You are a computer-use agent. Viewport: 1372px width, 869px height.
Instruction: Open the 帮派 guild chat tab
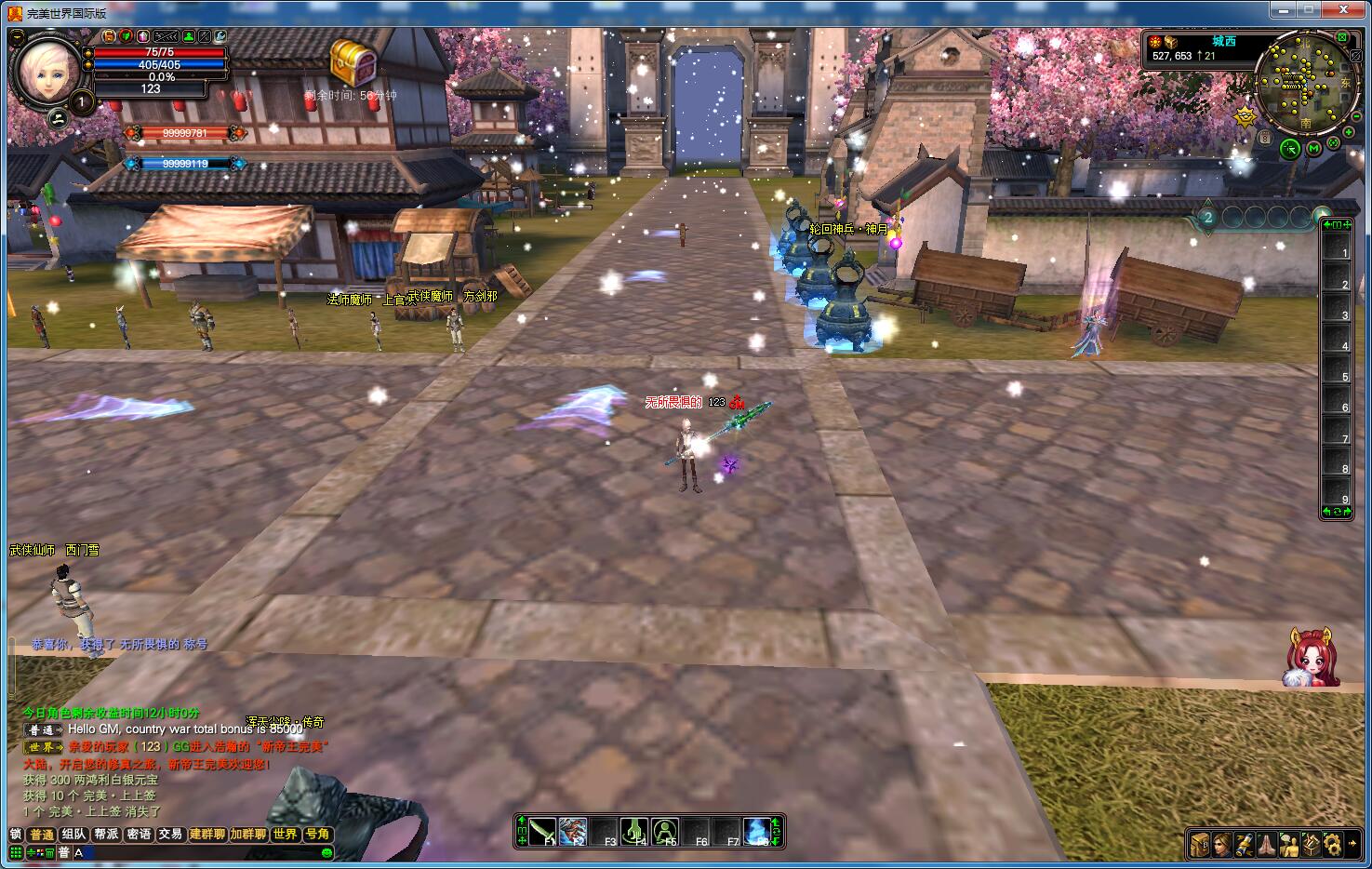(107, 835)
